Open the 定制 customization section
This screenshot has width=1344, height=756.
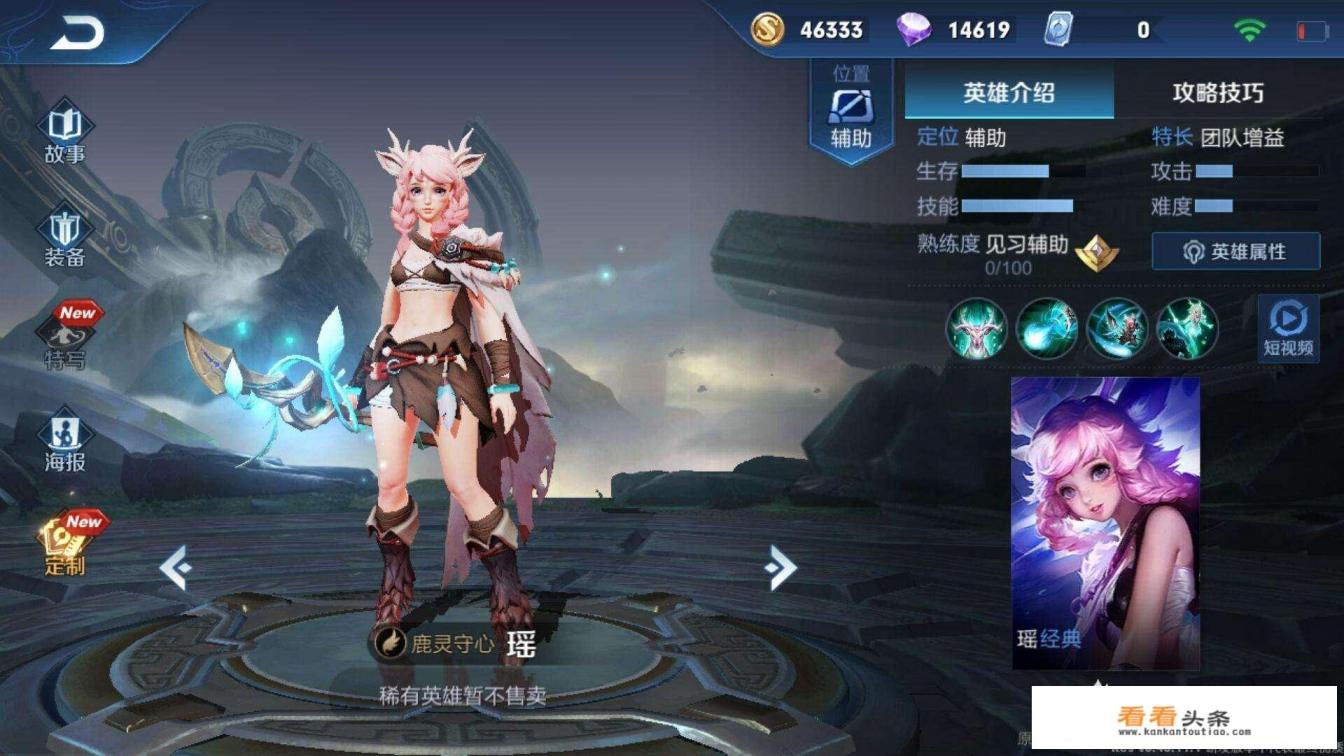pyautogui.click(x=67, y=546)
